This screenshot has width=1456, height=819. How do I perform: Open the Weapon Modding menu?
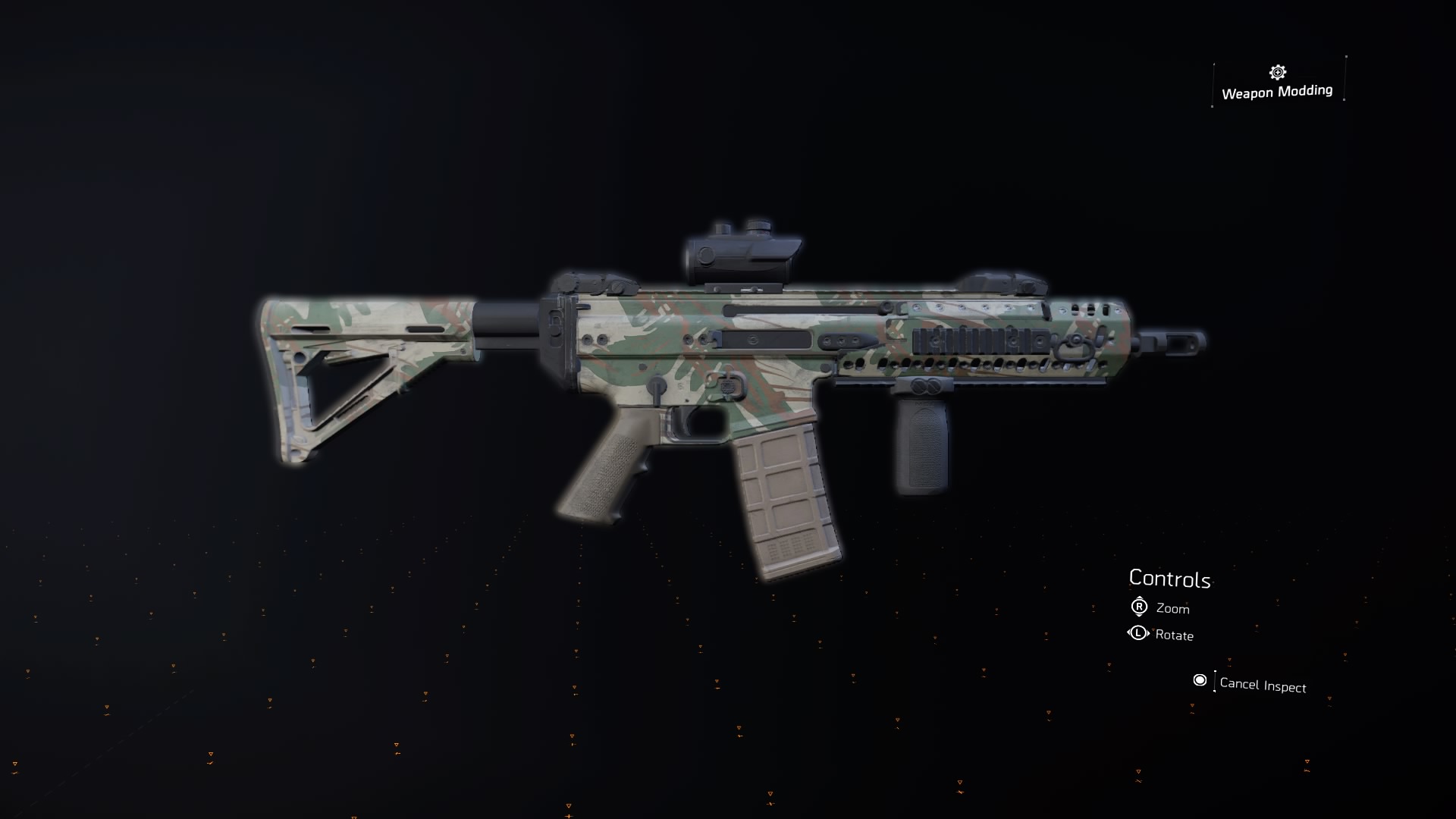coord(1277,83)
